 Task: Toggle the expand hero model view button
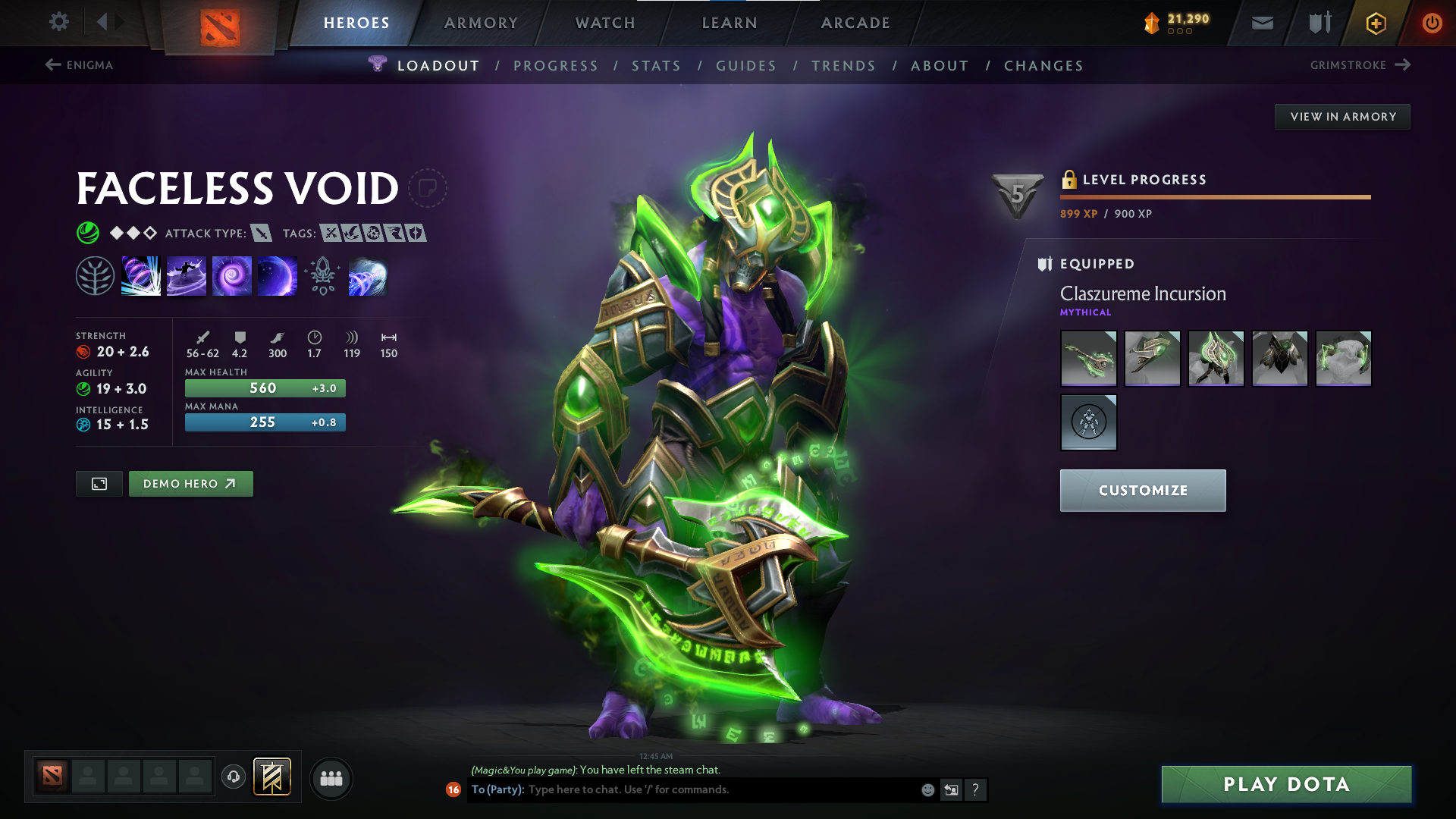point(99,483)
